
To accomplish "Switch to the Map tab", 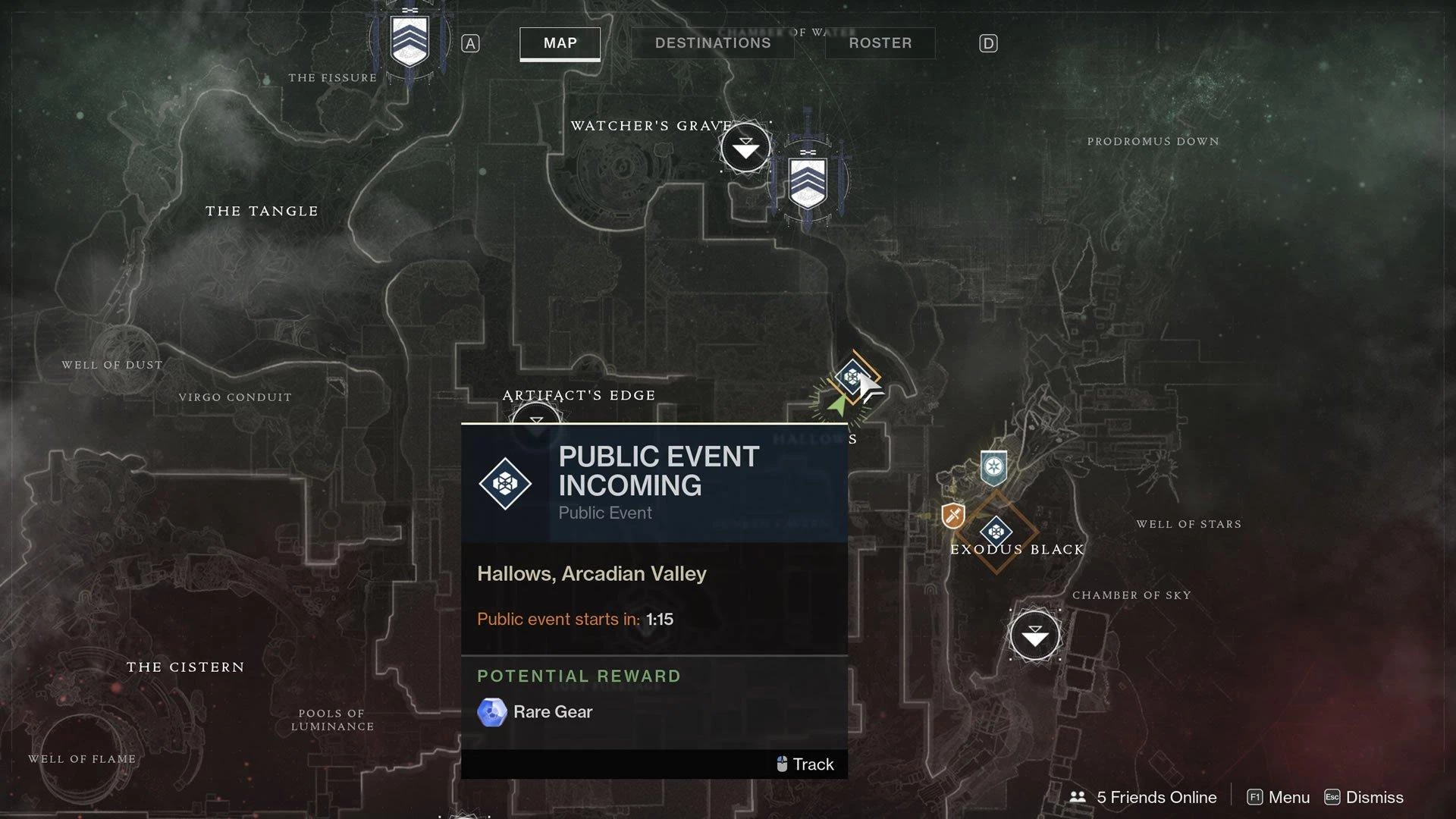I will 560,43.
